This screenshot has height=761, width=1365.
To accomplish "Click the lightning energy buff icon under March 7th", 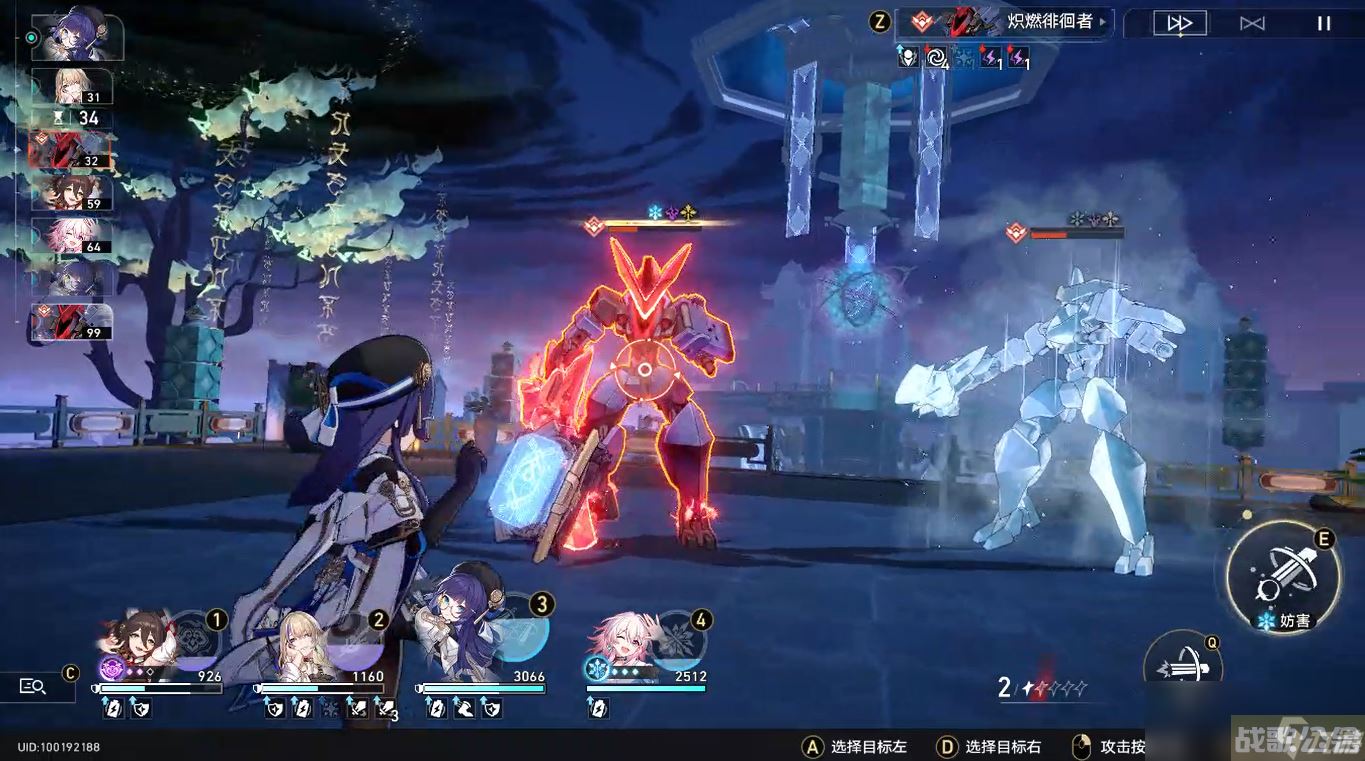I will click(x=598, y=708).
